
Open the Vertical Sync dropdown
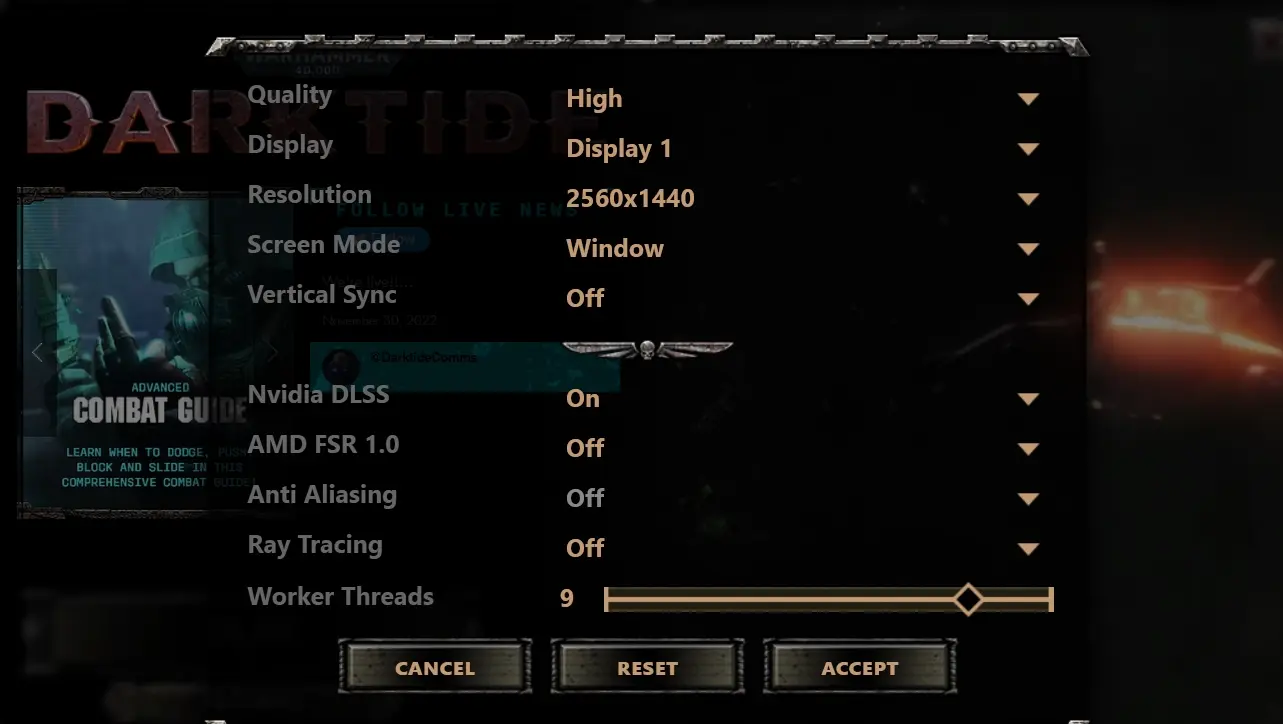(x=1029, y=298)
